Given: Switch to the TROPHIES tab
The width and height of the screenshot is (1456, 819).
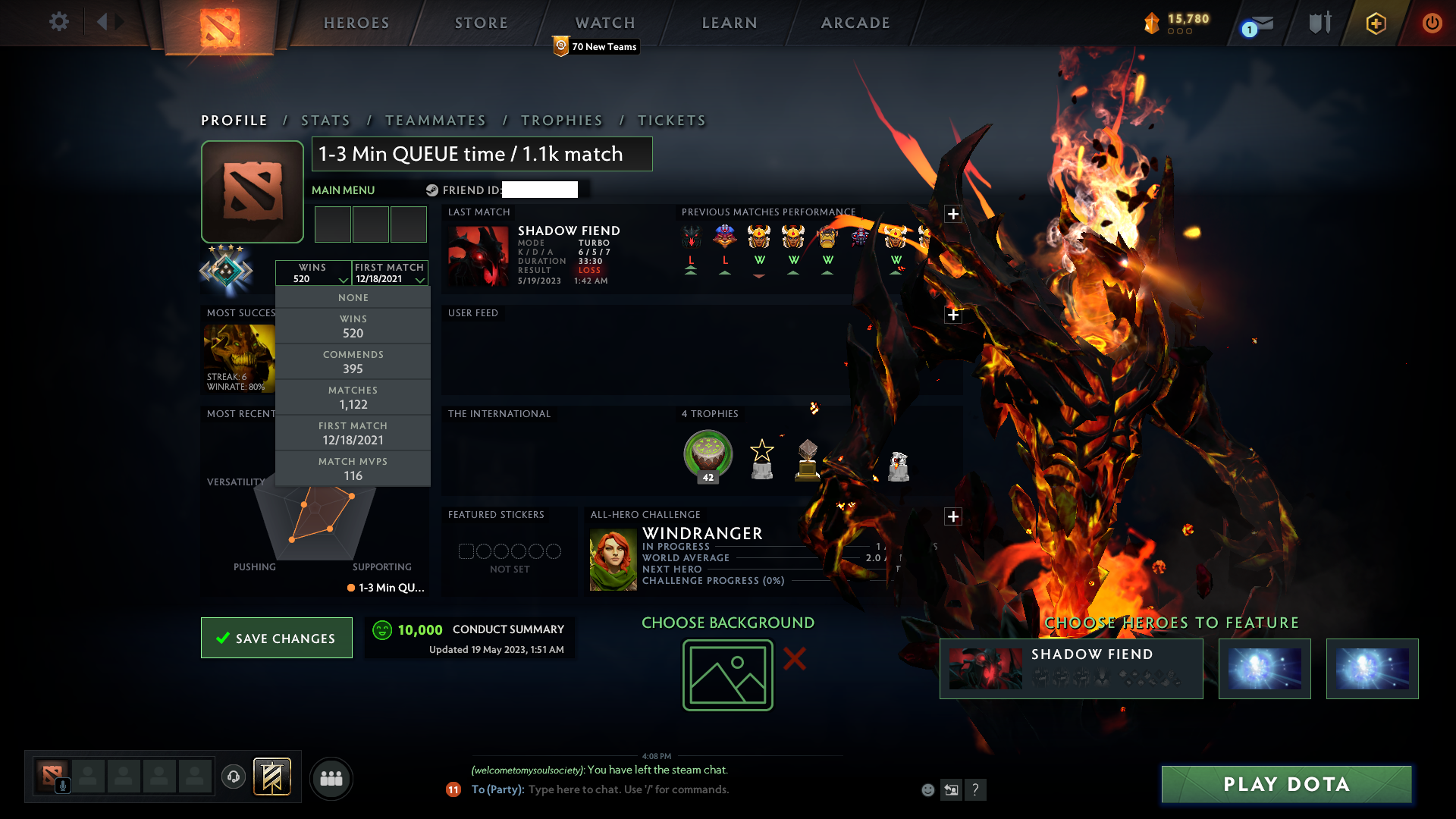Looking at the screenshot, I should point(561,120).
